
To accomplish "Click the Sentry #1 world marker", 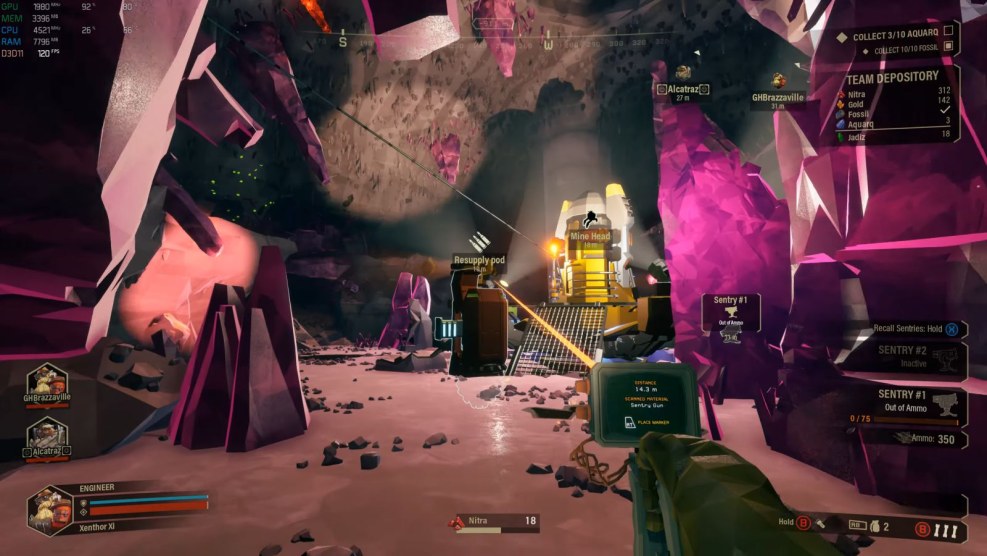I will click(730, 312).
